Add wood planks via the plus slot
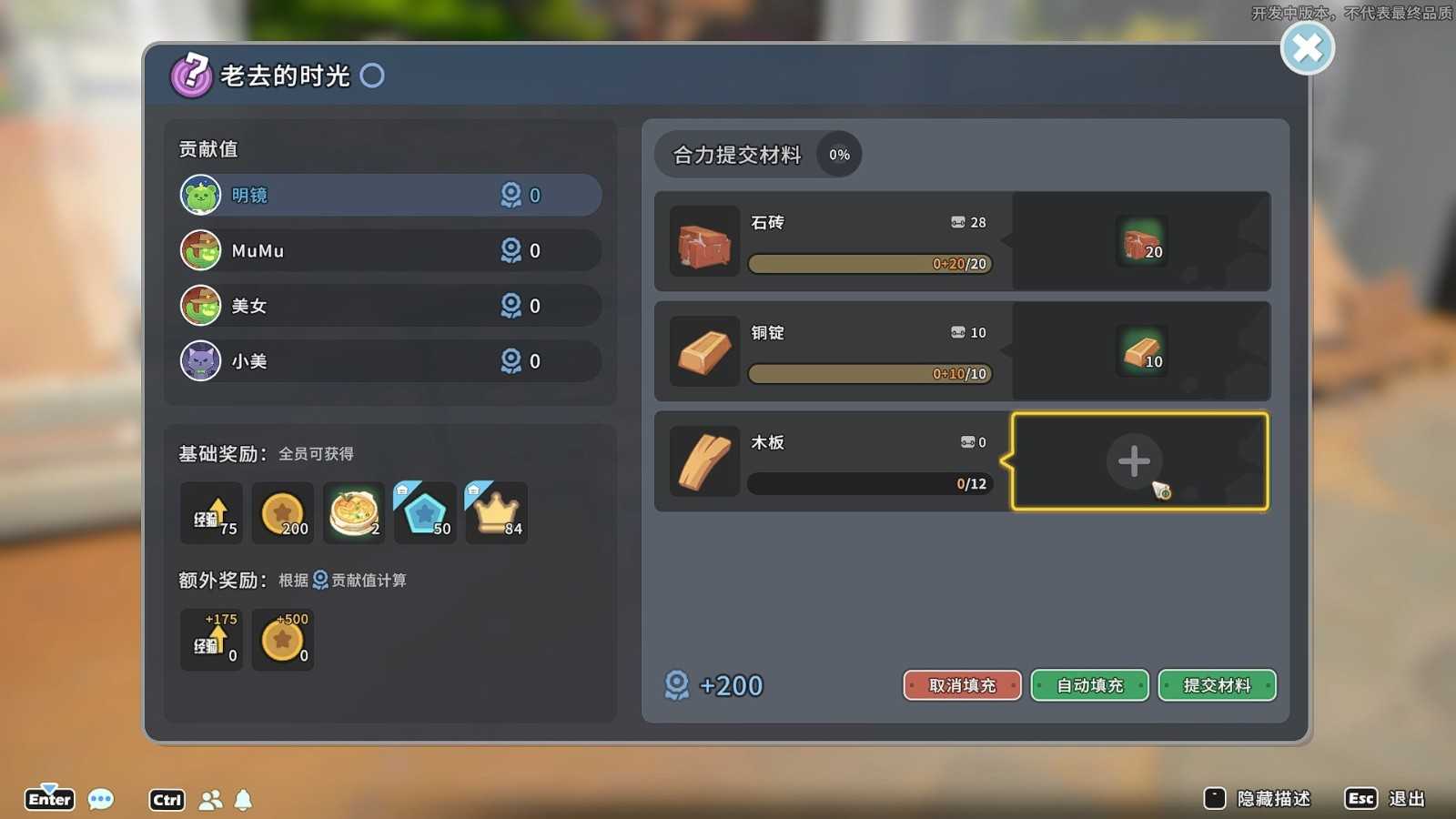Image resolution: width=1456 pixels, height=819 pixels. pos(1134,461)
